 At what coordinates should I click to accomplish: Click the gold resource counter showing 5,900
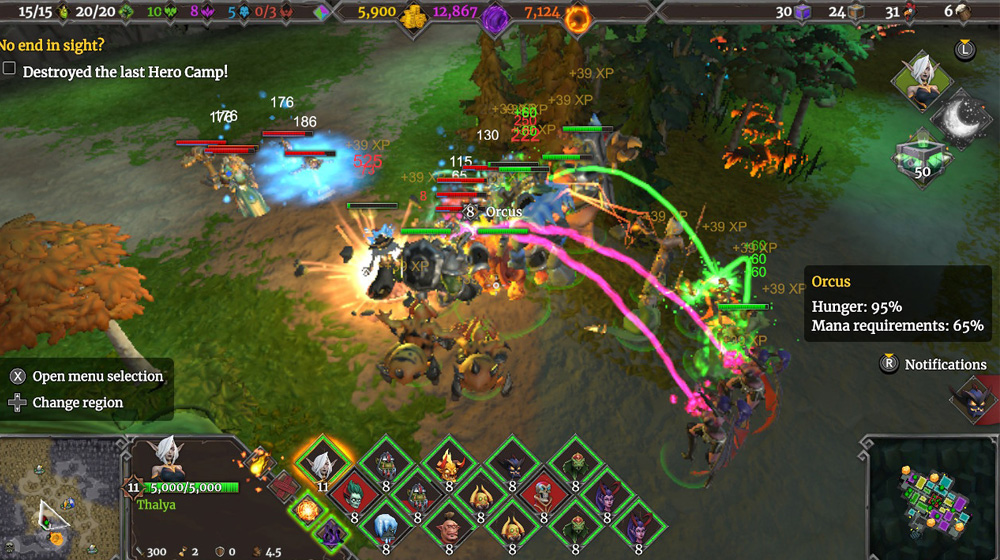pos(393,14)
